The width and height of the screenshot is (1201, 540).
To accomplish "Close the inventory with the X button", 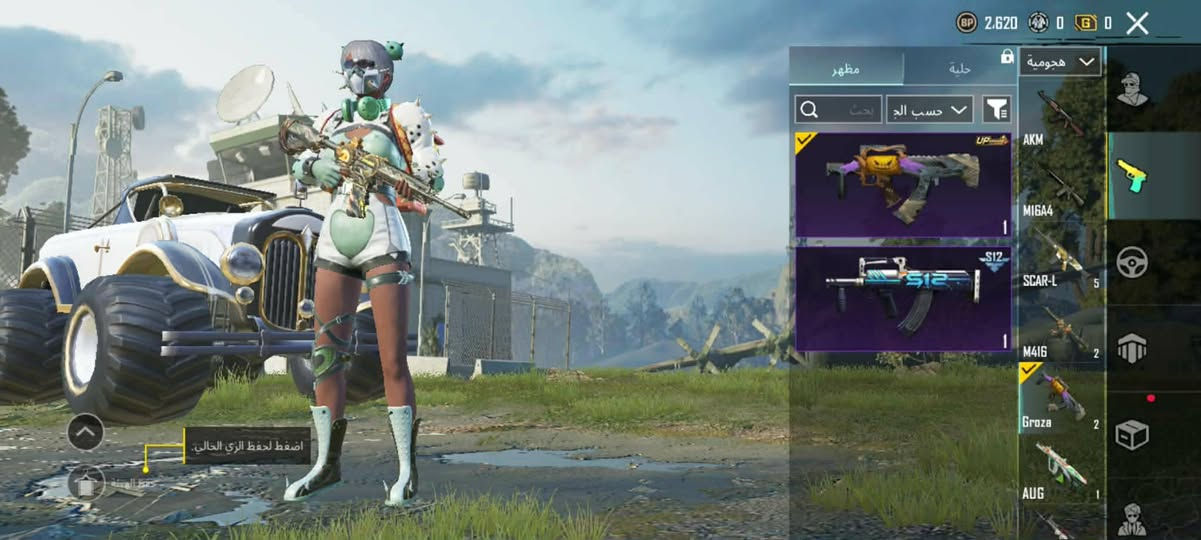I will pyautogui.click(x=1137, y=24).
